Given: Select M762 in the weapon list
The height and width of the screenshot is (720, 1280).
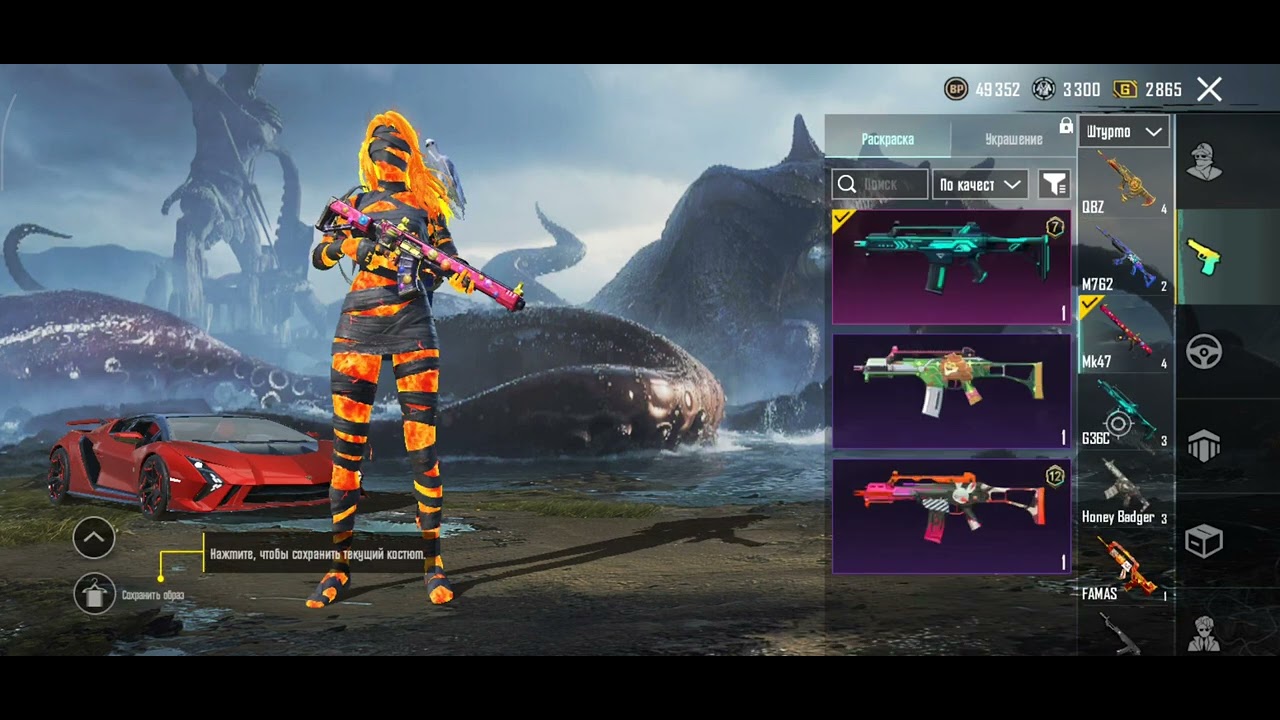Looking at the screenshot, I should 1125,258.
